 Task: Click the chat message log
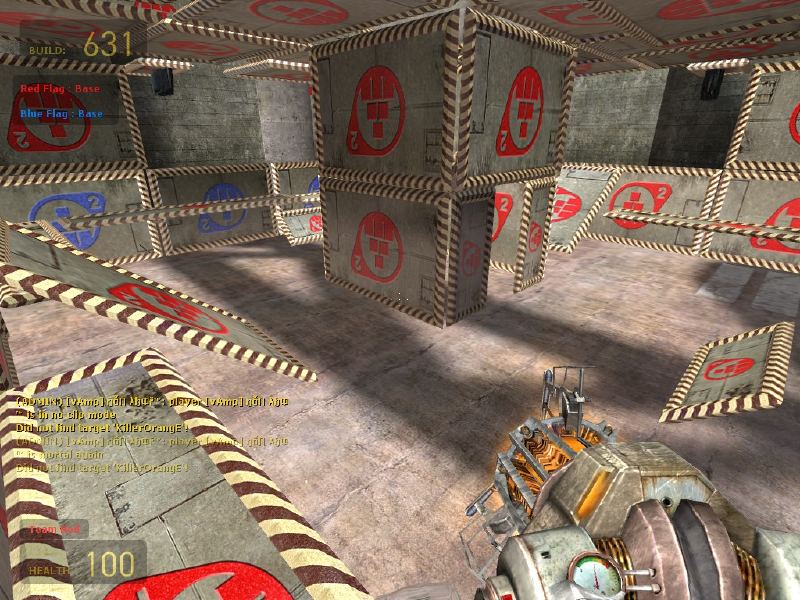150,433
